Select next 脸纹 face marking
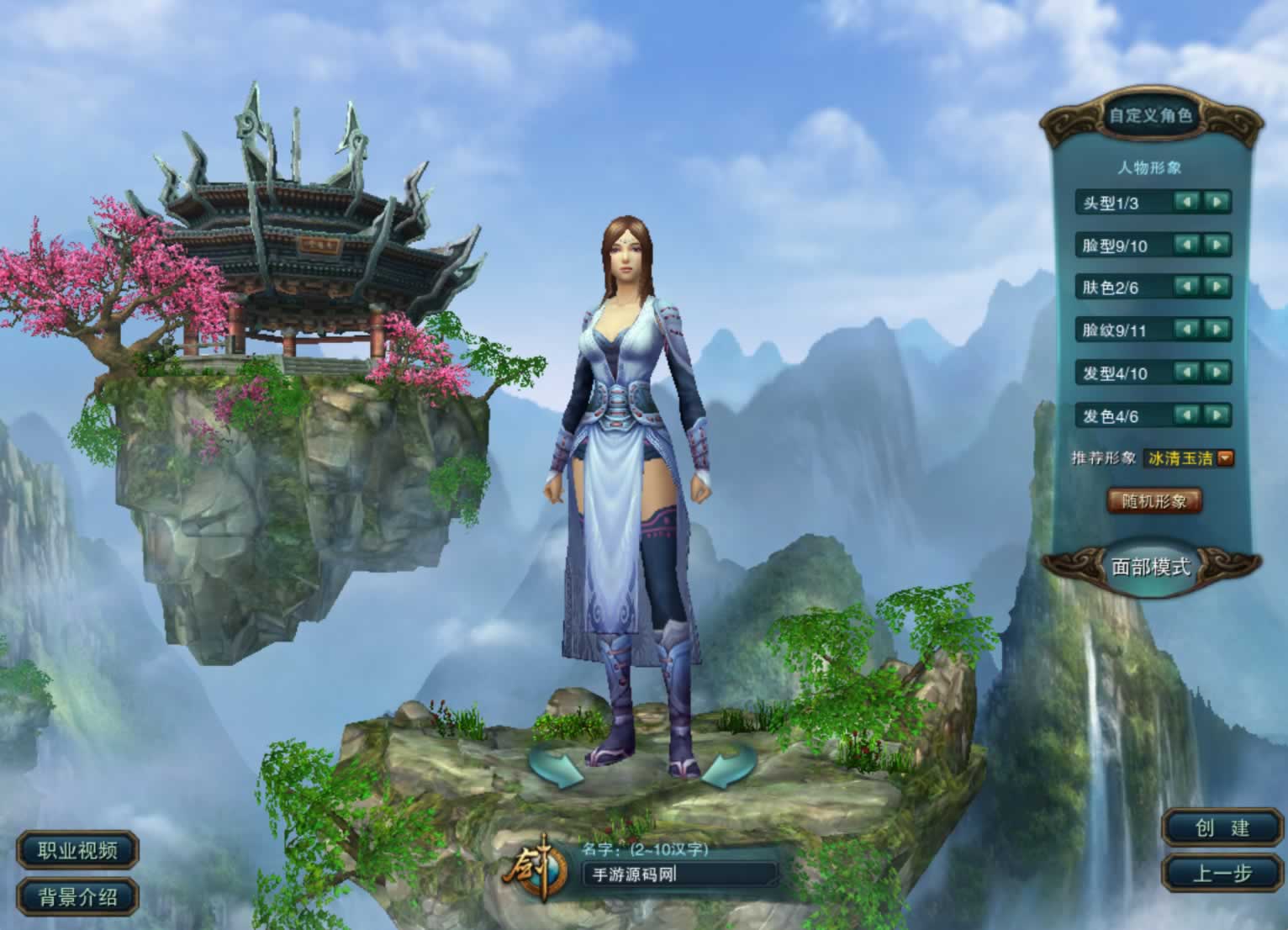 click(x=1217, y=330)
